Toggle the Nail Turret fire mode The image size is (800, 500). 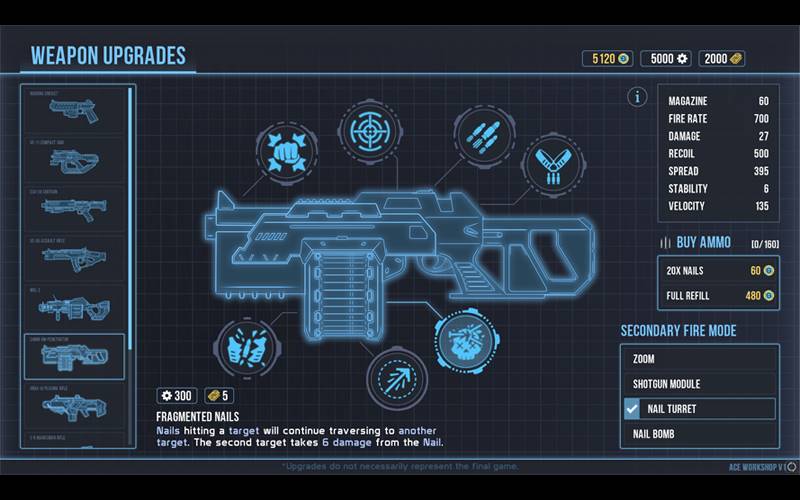[x=700, y=409]
